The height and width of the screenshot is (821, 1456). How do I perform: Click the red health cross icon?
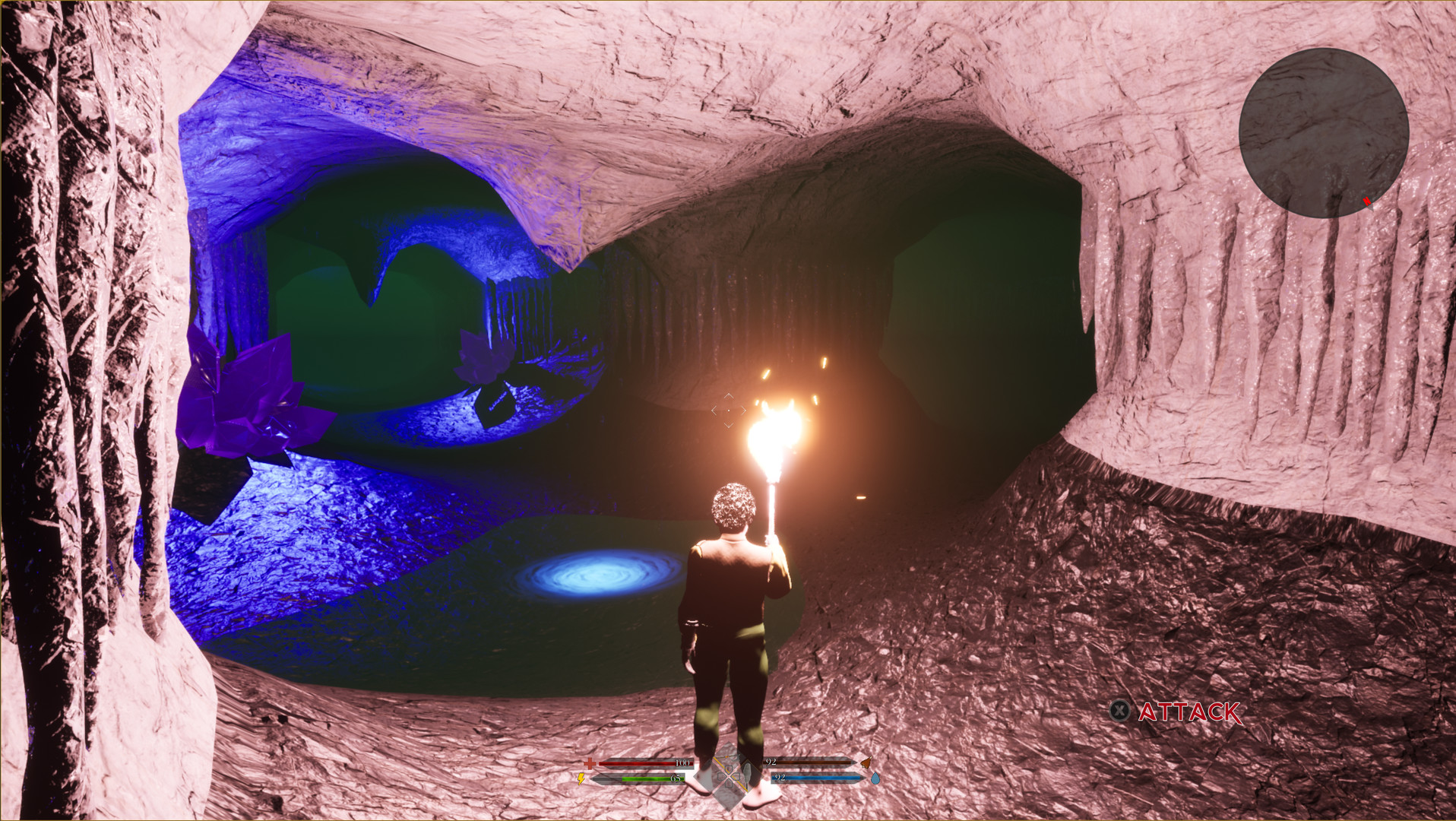[590, 764]
